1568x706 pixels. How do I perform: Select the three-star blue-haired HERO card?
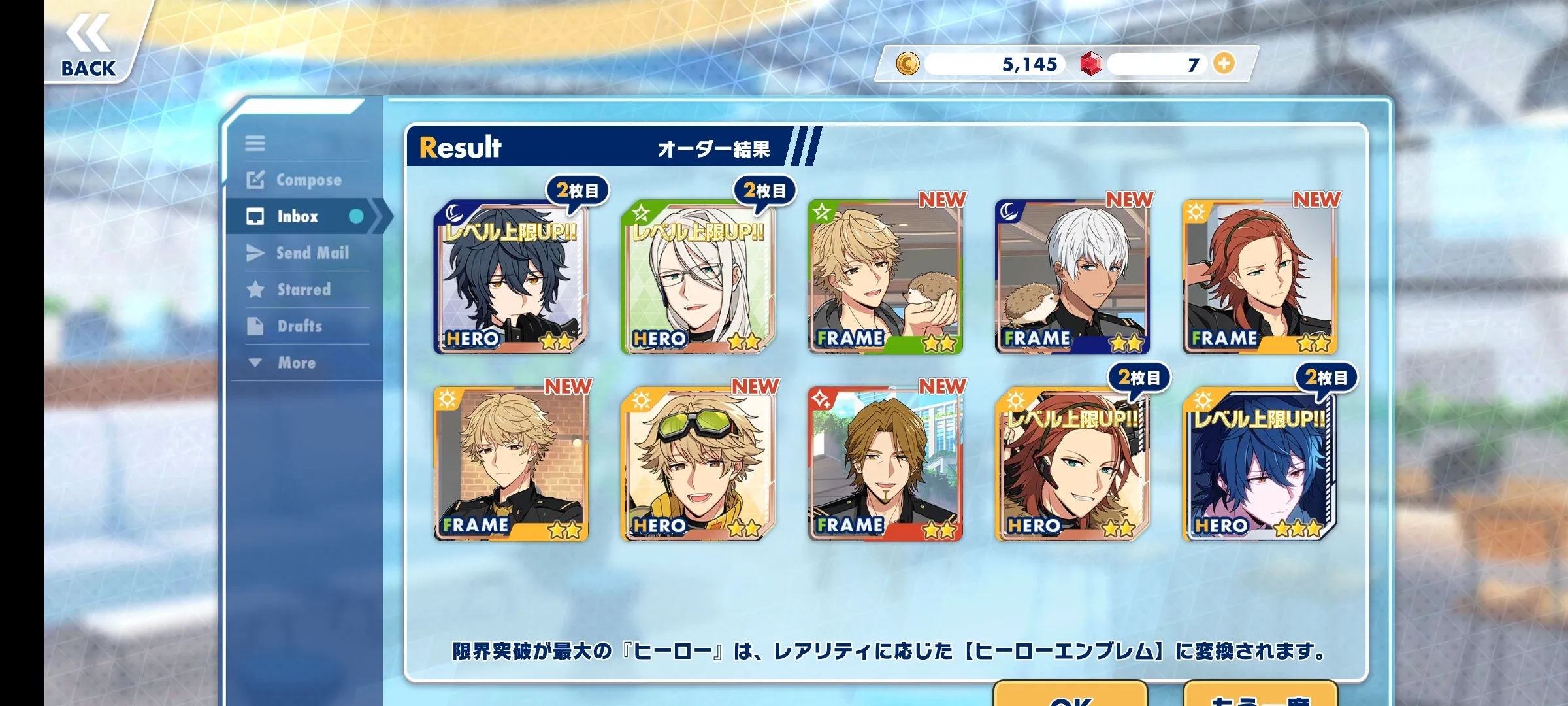pyautogui.click(x=1260, y=465)
